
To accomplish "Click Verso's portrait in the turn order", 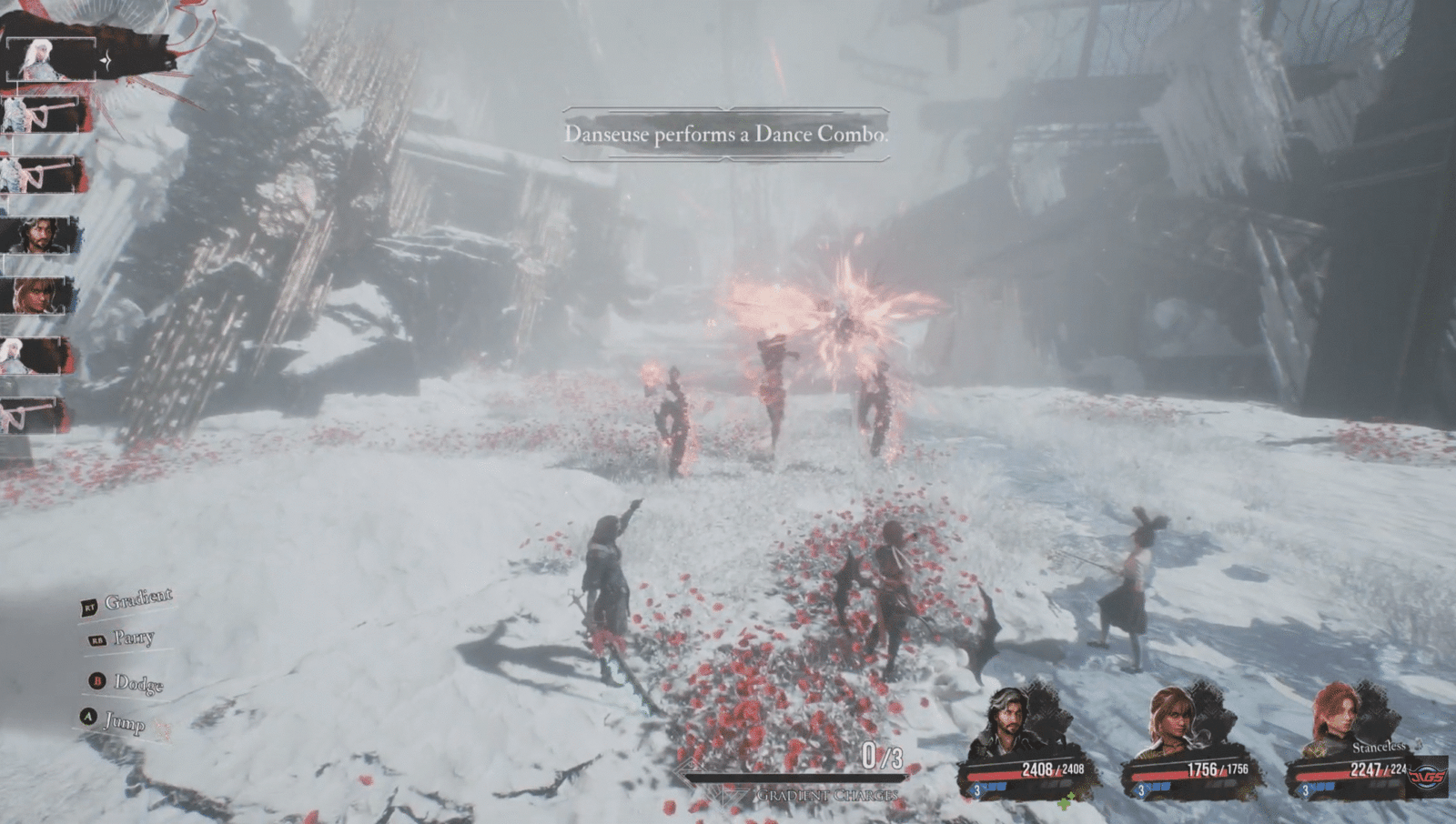I will [x=36, y=236].
